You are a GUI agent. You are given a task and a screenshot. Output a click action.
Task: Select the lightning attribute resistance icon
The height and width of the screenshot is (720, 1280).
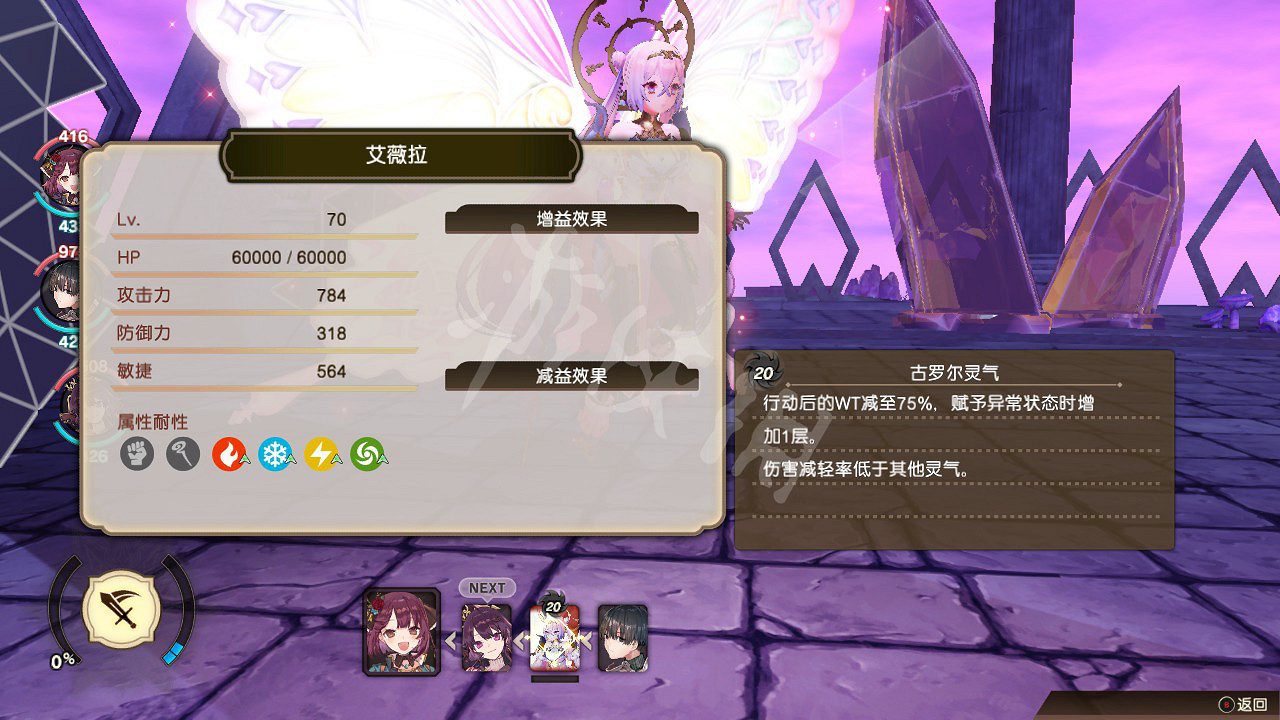(322, 452)
